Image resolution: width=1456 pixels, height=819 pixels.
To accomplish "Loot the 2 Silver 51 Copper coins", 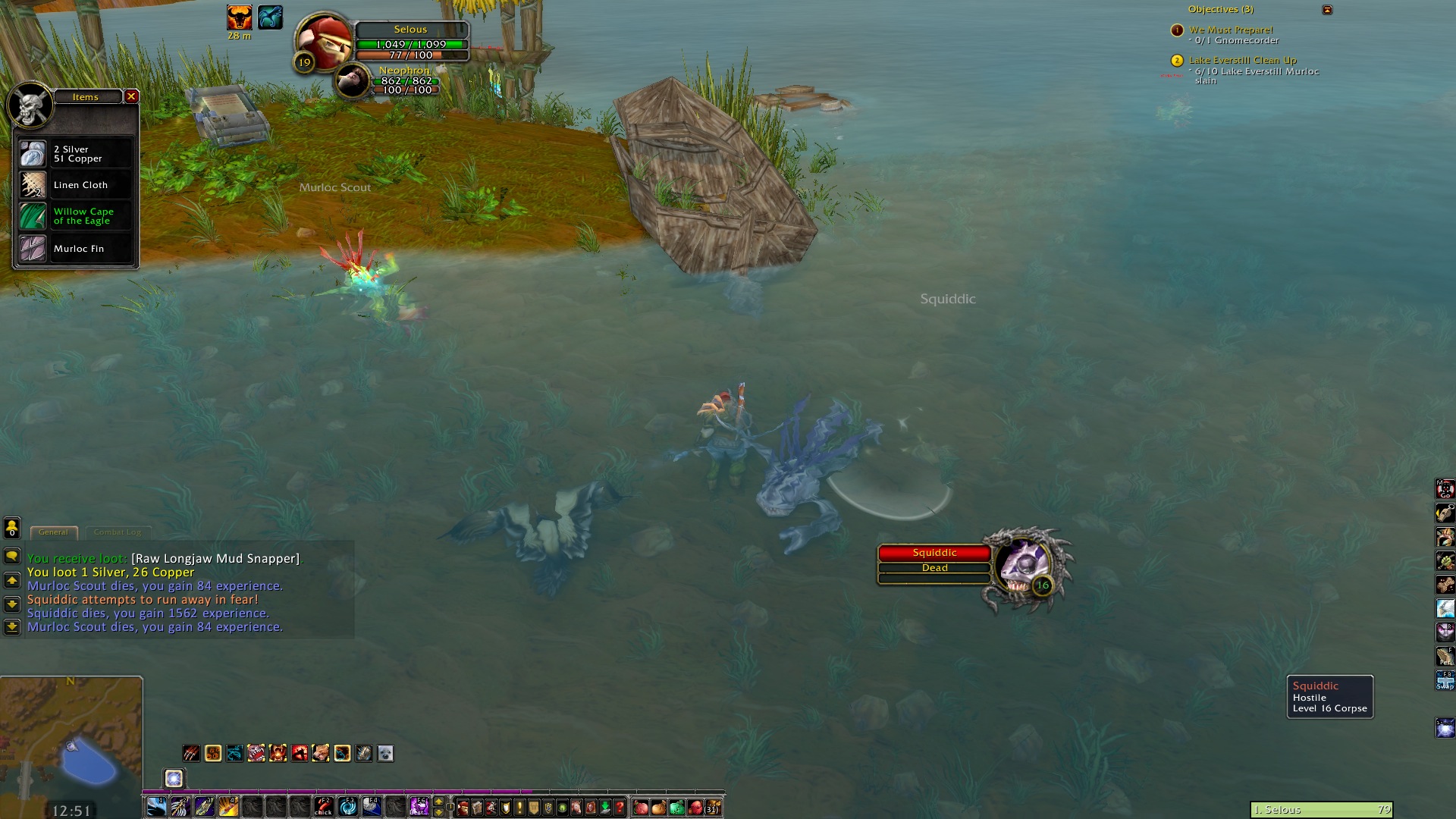I will pos(75,154).
